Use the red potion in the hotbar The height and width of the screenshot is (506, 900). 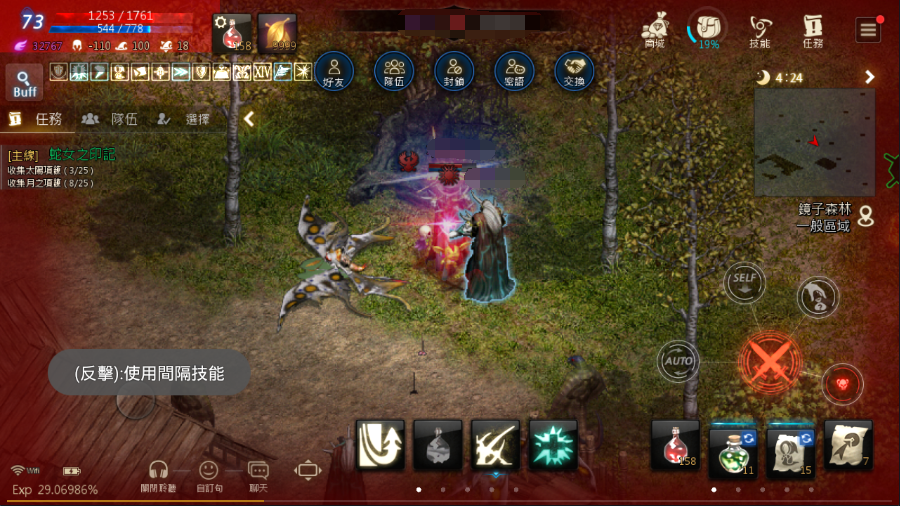pyautogui.click(x=675, y=444)
